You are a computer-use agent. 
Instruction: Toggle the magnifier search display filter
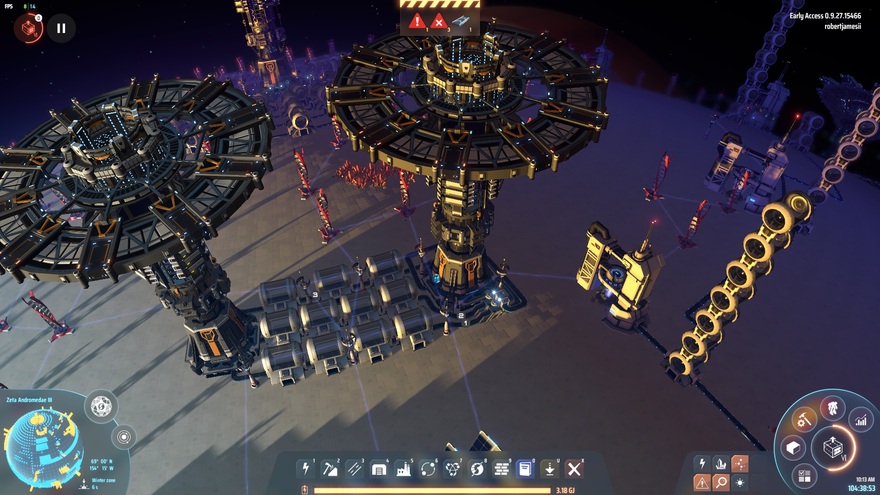coord(721,482)
